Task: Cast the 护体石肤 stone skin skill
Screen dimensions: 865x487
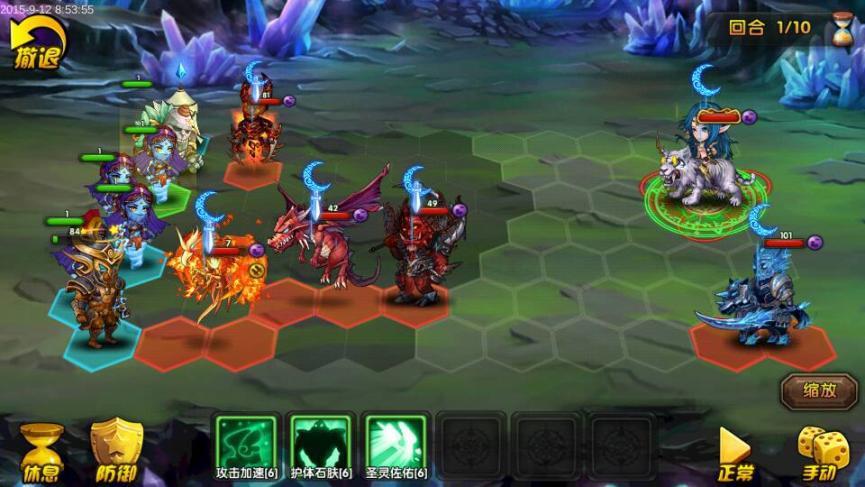Action: click(320, 439)
